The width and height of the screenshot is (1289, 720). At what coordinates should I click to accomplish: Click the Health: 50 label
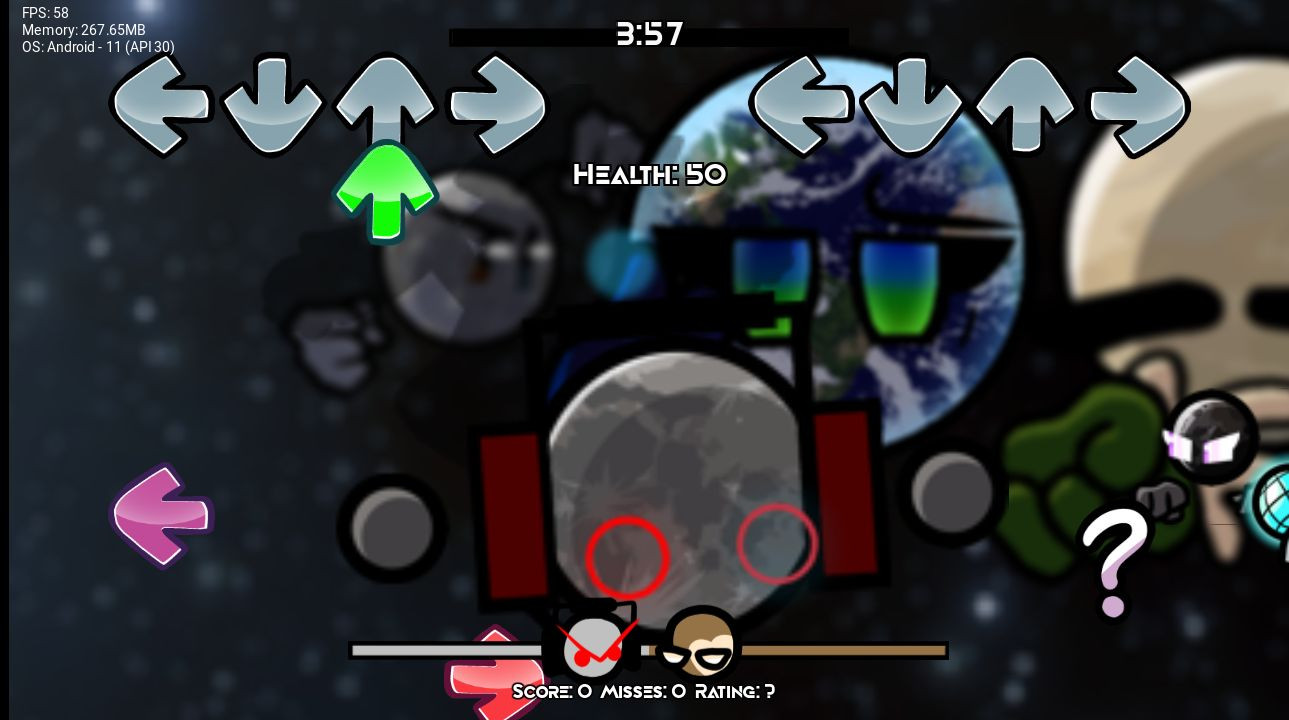[x=648, y=175]
